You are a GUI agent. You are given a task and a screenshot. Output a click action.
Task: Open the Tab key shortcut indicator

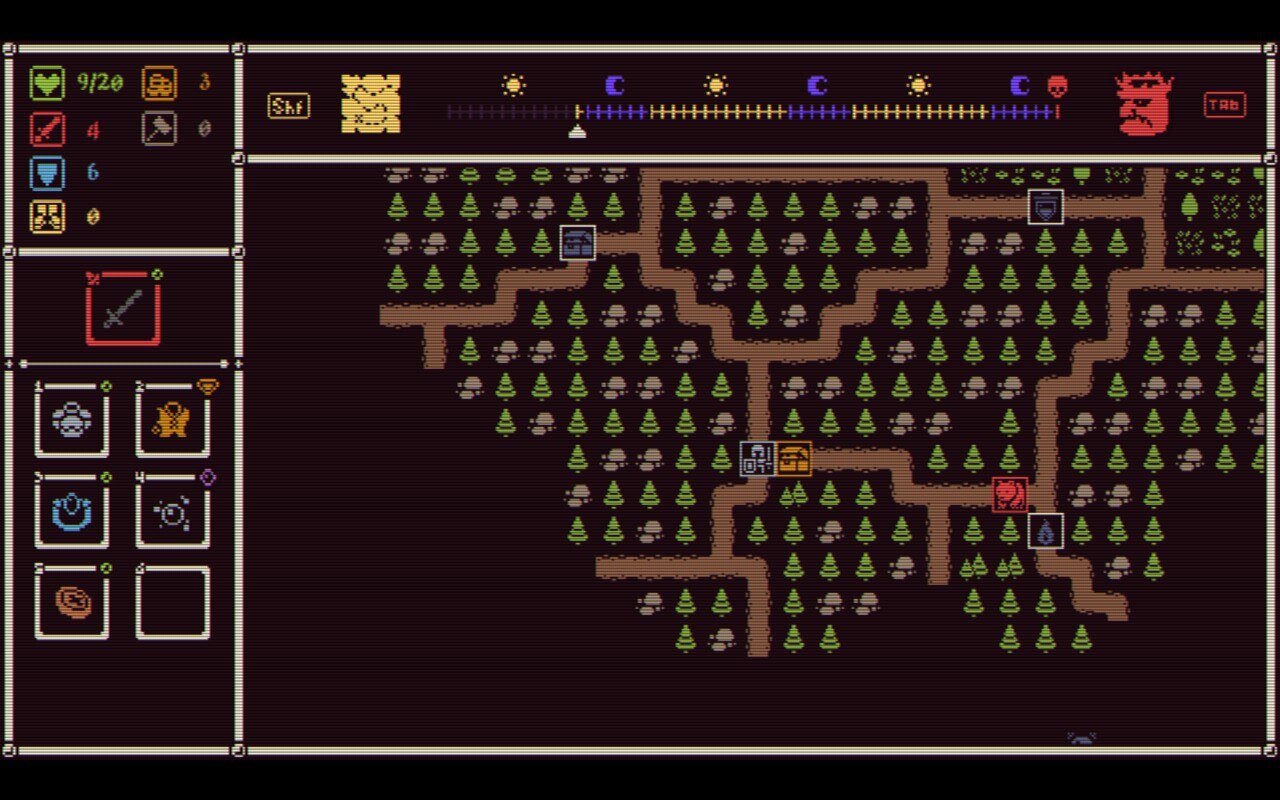[1225, 102]
